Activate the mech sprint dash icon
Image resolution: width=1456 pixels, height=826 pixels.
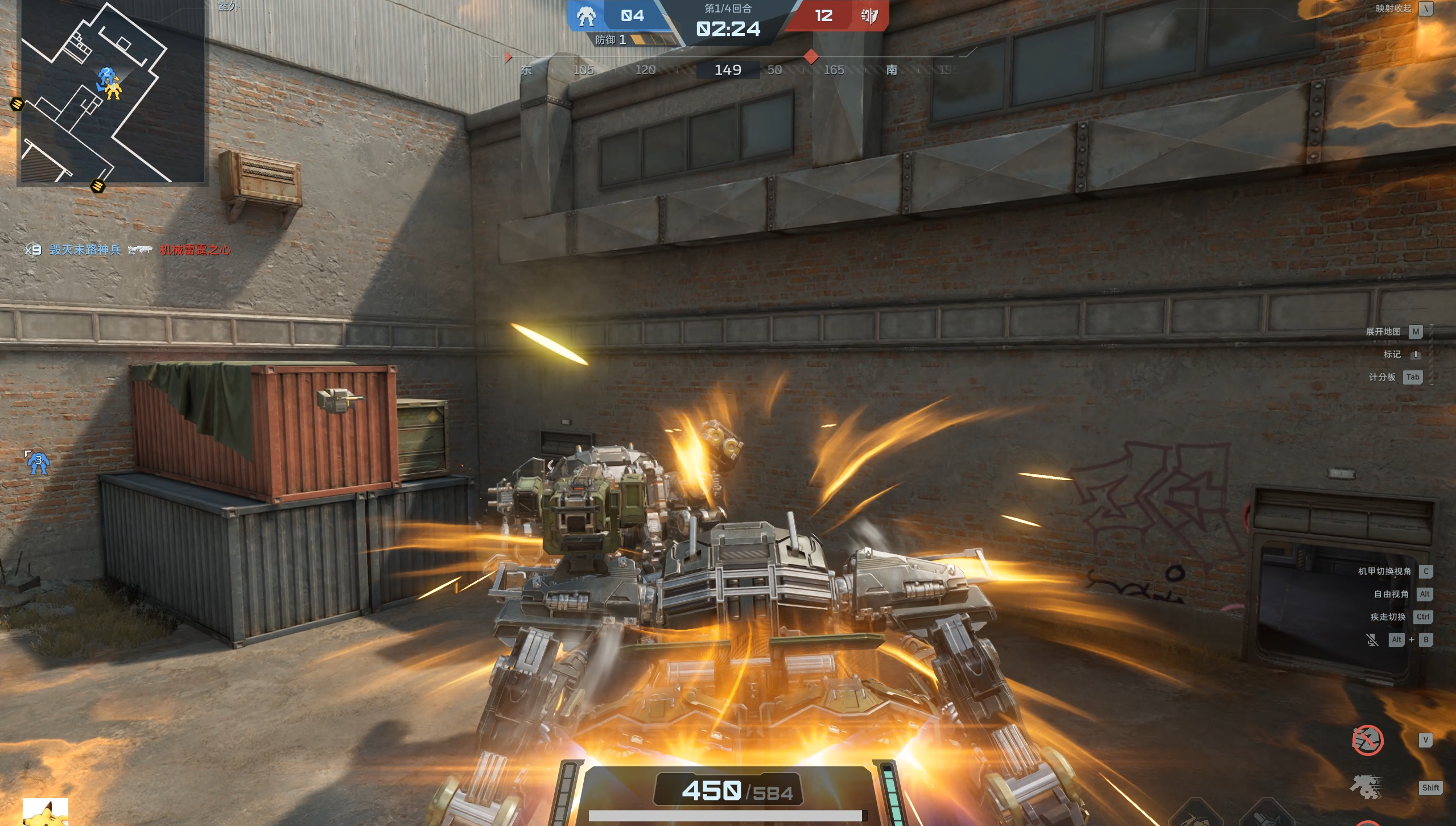[x=1366, y=787]
